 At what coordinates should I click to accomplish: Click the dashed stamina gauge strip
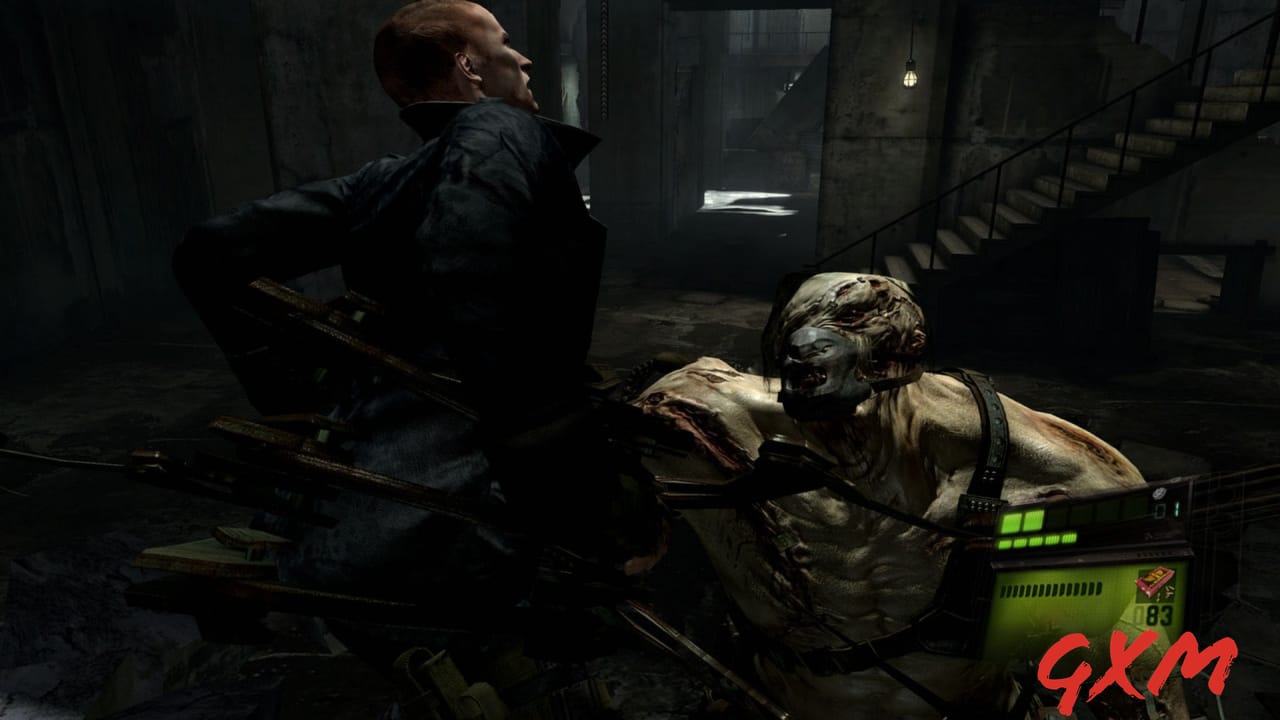pyautogui.click(x=1050, y=588)
